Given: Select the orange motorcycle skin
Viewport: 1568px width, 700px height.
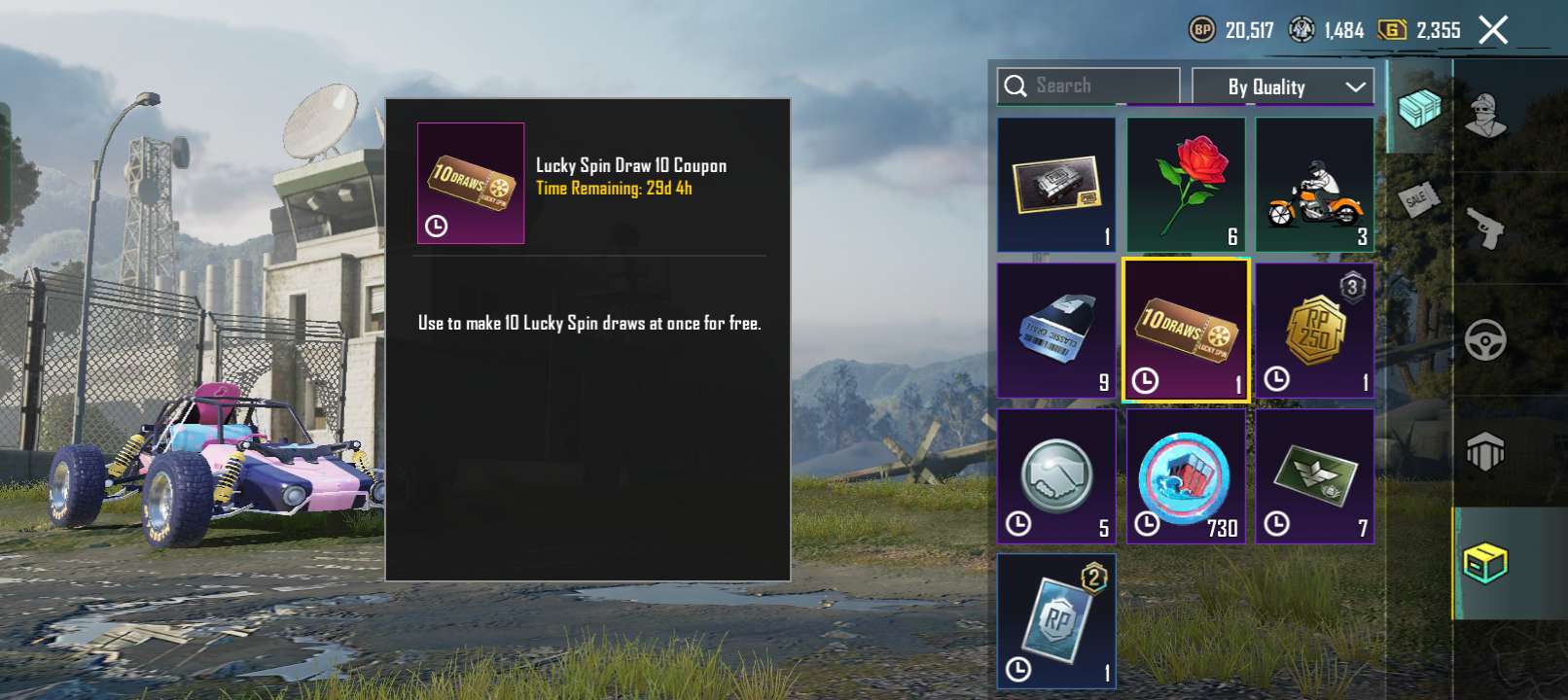Looking at the screenshot, I should (x=1314, y=183).
